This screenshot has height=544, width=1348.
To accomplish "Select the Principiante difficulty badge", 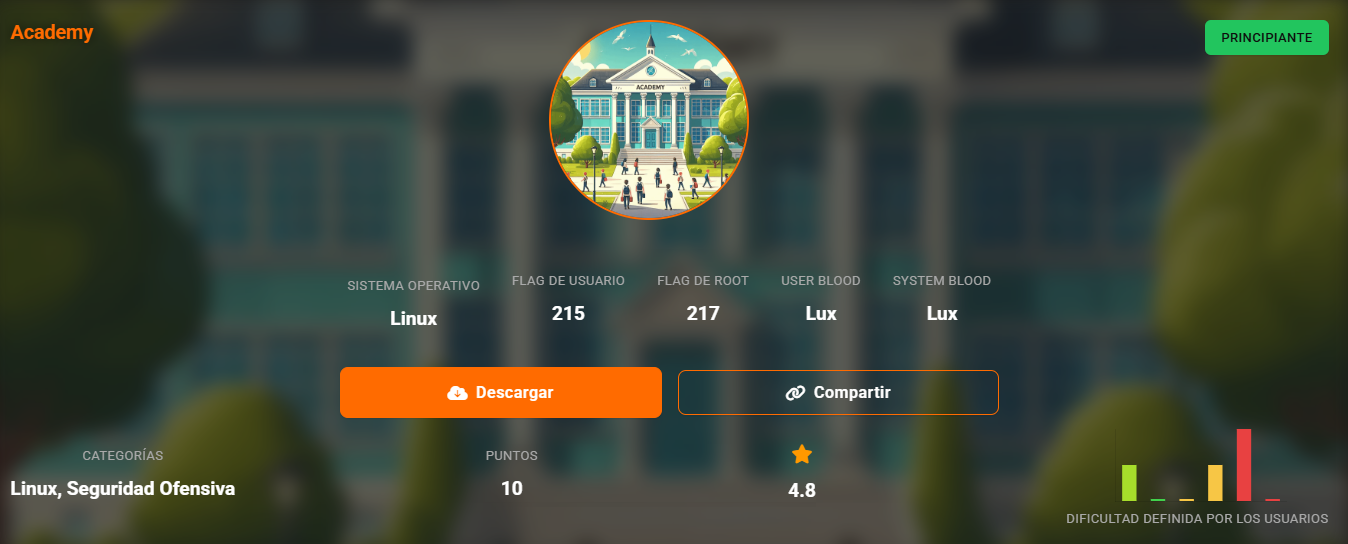I will 1266,37.
